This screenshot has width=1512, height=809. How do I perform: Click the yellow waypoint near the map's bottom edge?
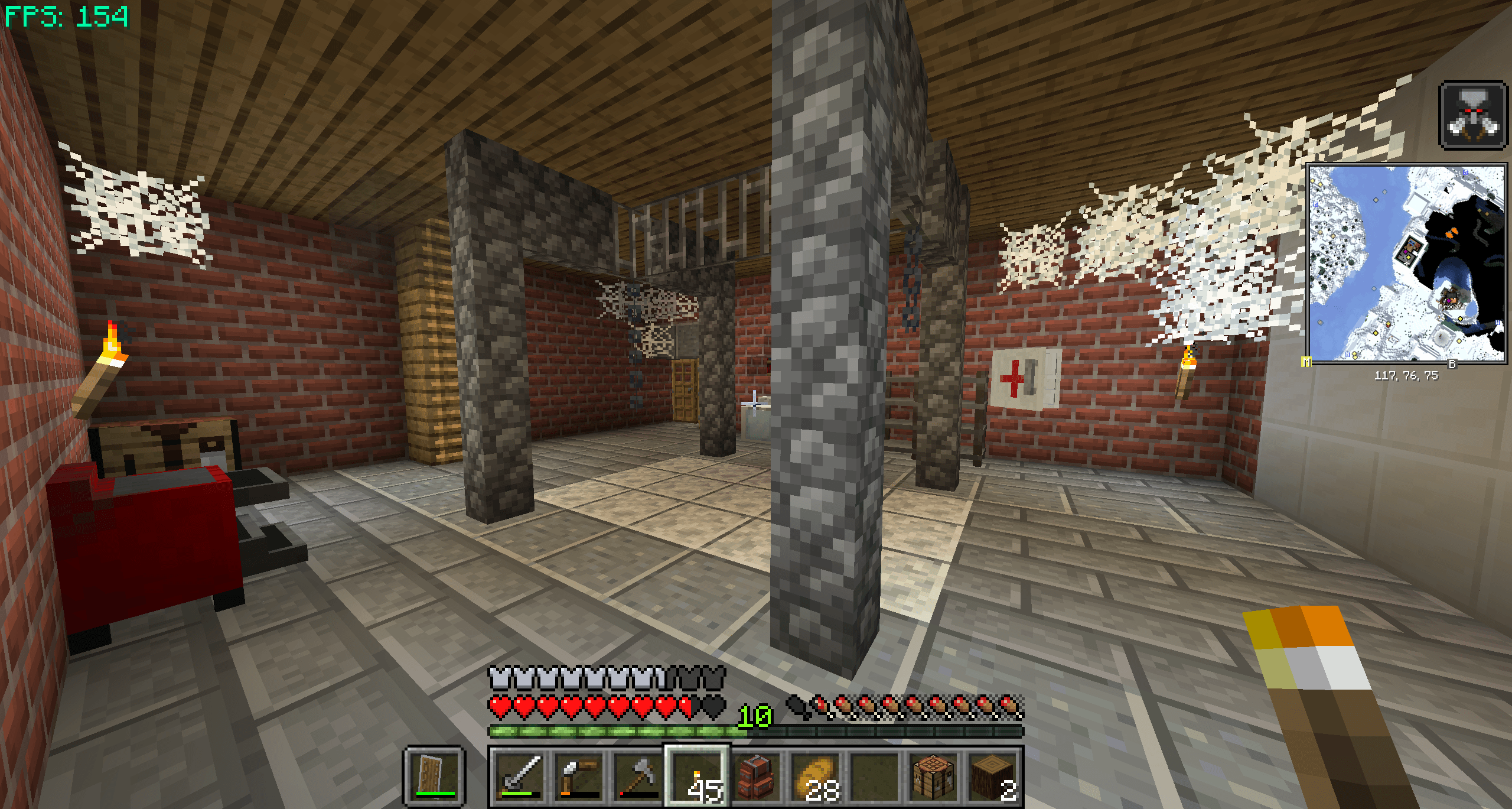click(1354, 357)
